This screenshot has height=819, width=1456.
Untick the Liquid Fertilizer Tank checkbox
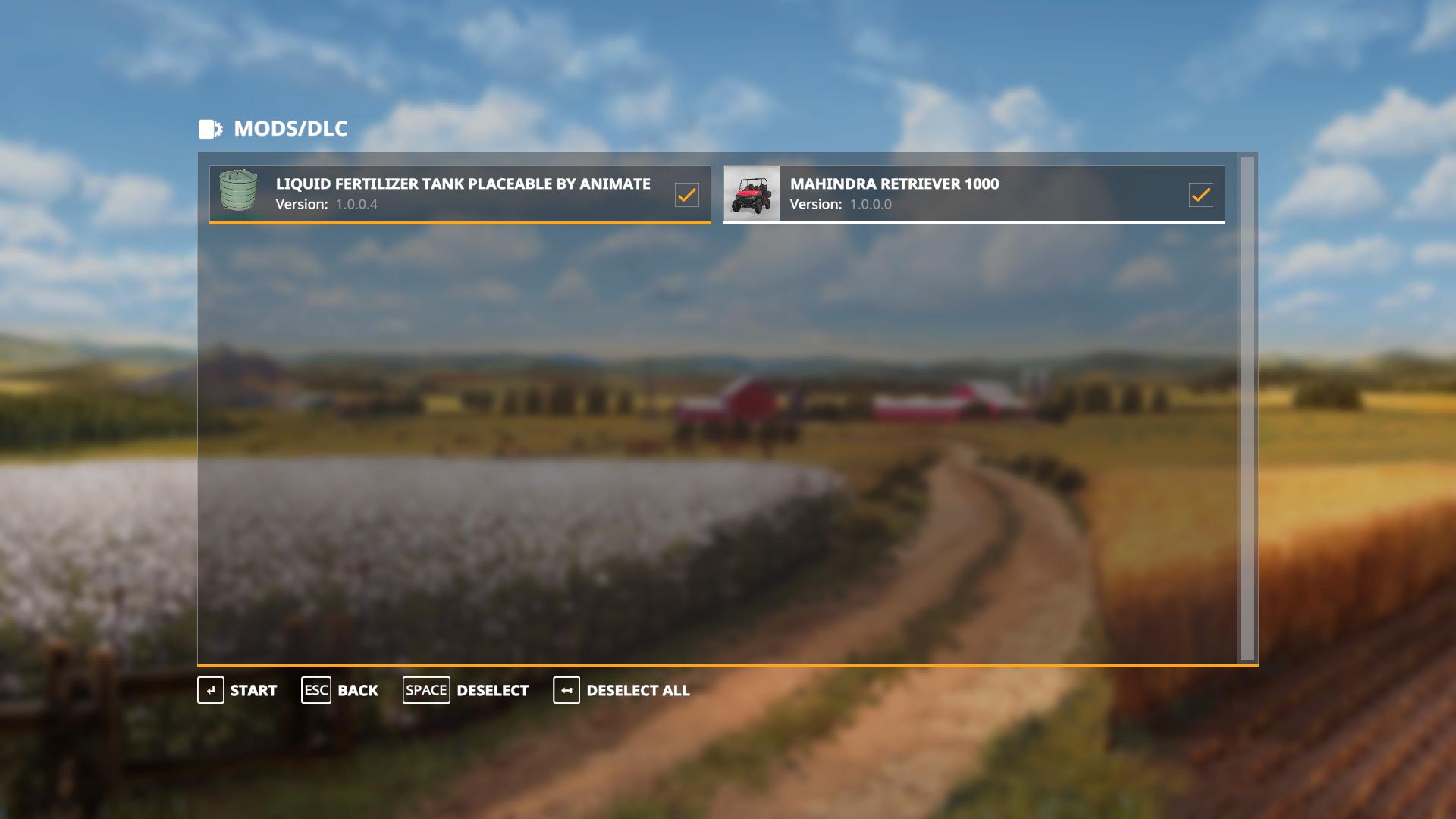(x=686, y=195)
